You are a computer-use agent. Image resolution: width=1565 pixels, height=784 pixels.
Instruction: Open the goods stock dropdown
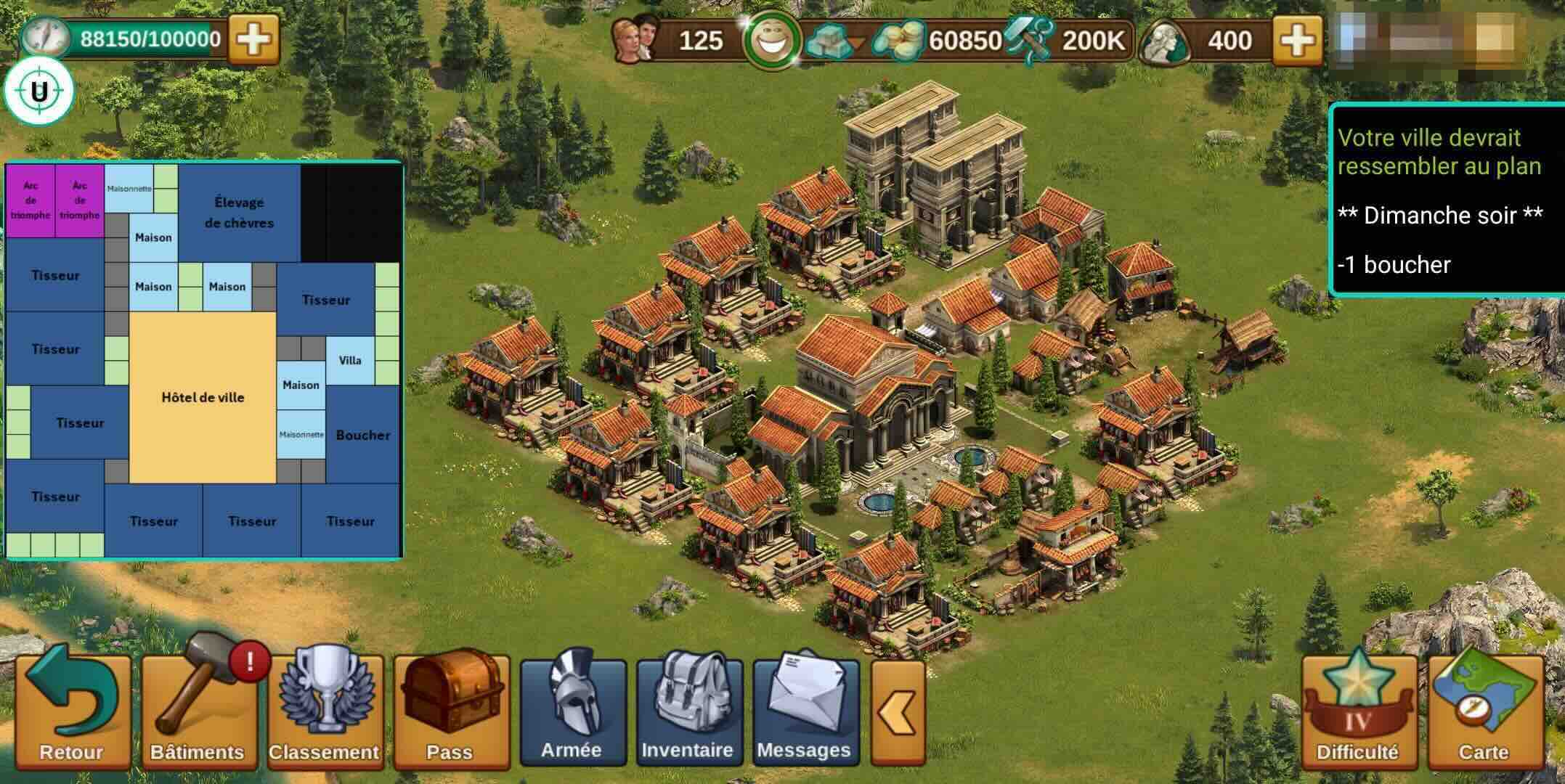(835, 41)
